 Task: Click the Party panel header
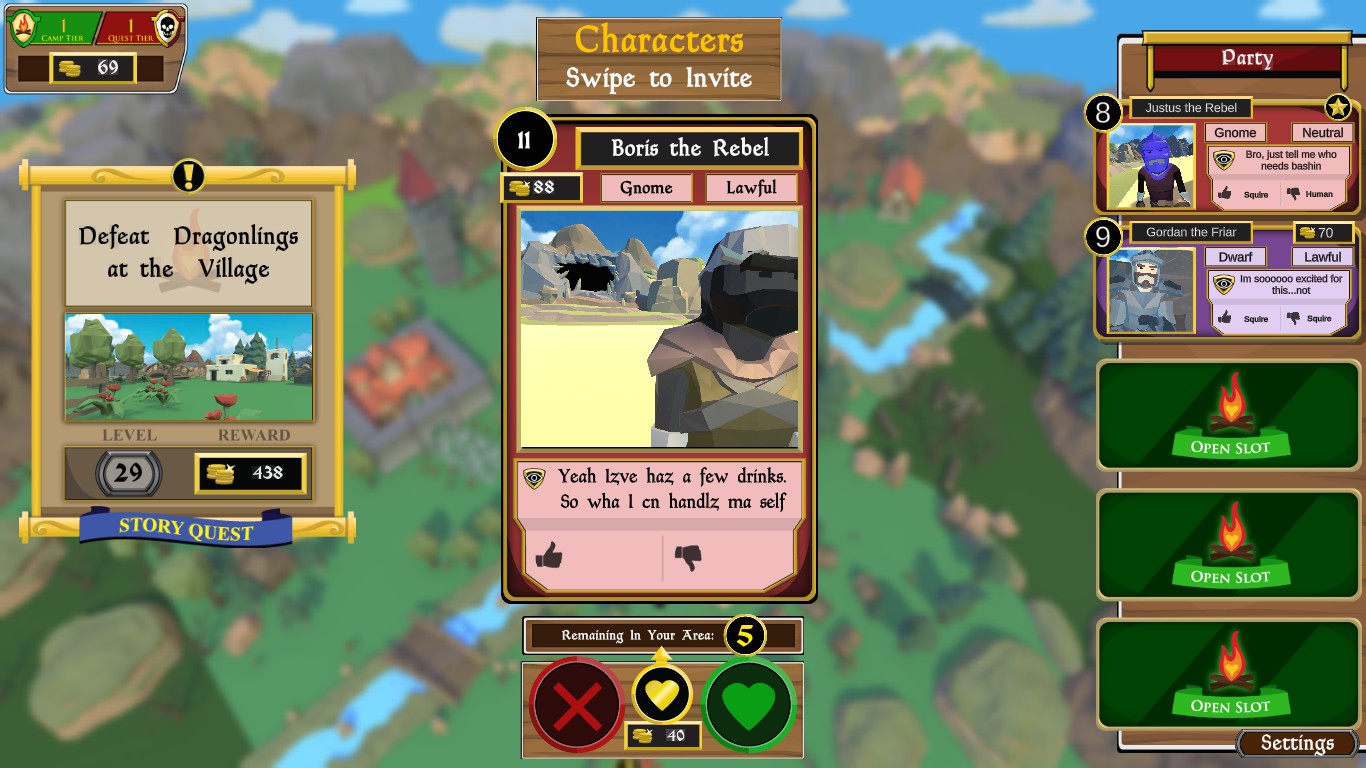coord(1246,58)
